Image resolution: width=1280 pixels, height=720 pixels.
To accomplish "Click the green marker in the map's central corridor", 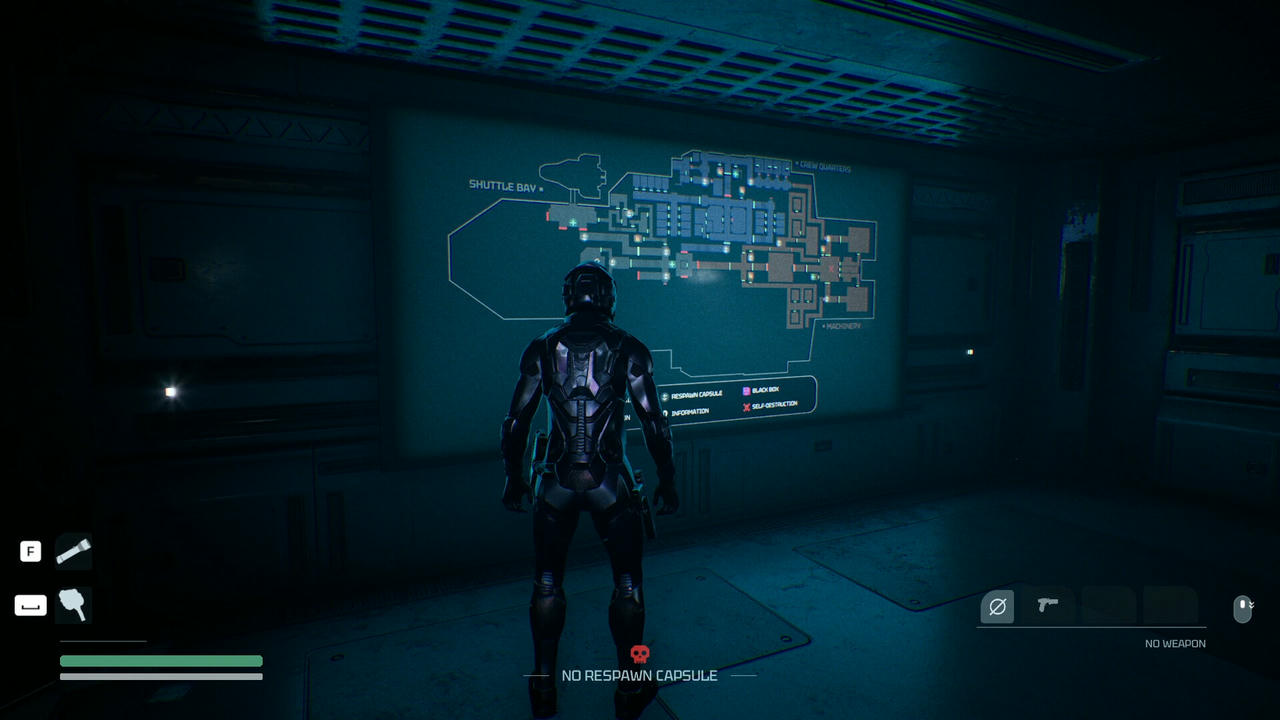I will (x=672, y=264).
